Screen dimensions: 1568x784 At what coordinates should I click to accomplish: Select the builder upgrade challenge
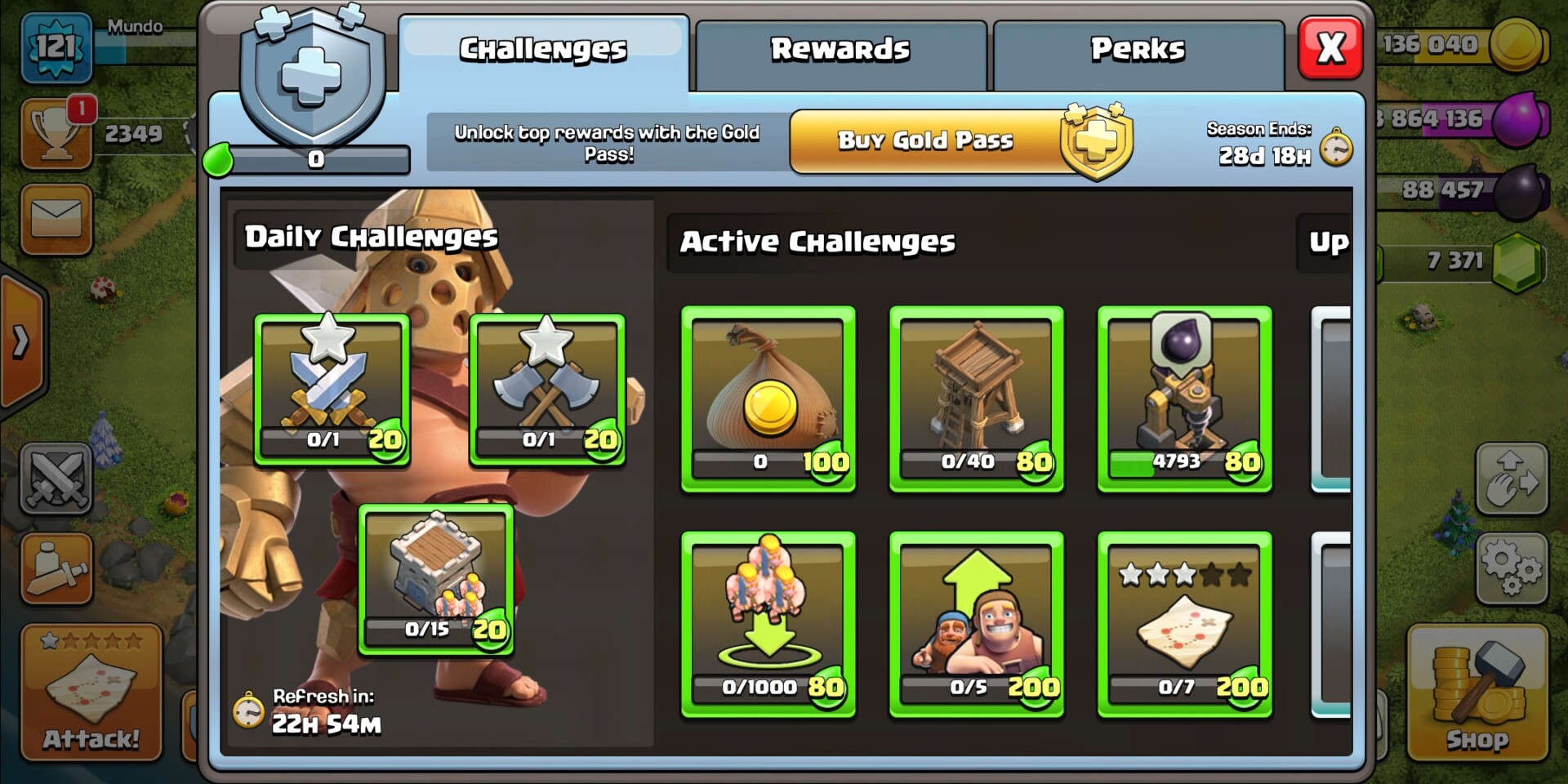(977, 621)
